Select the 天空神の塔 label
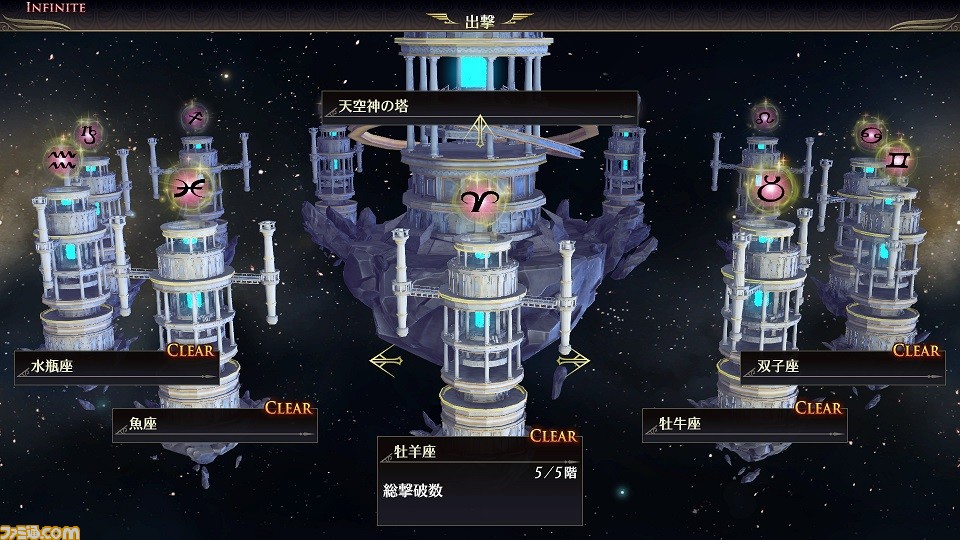 pos(479,106)
